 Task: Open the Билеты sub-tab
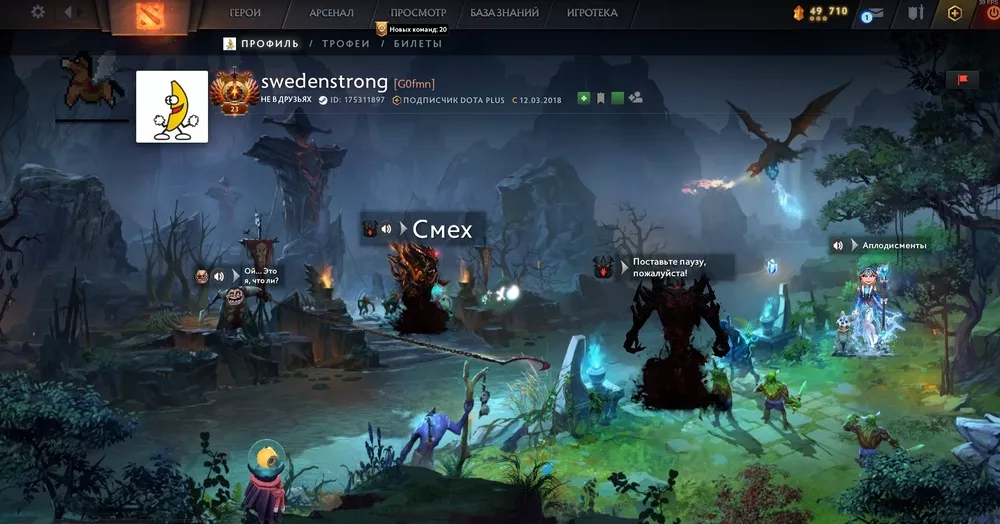click(418, 44)
